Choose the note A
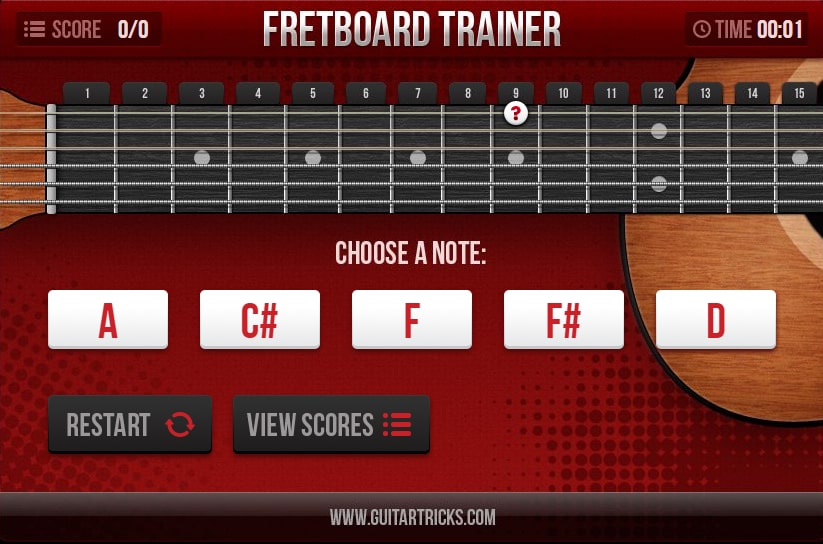The height and width of the screenshot is (544, 823). point(108,320)
